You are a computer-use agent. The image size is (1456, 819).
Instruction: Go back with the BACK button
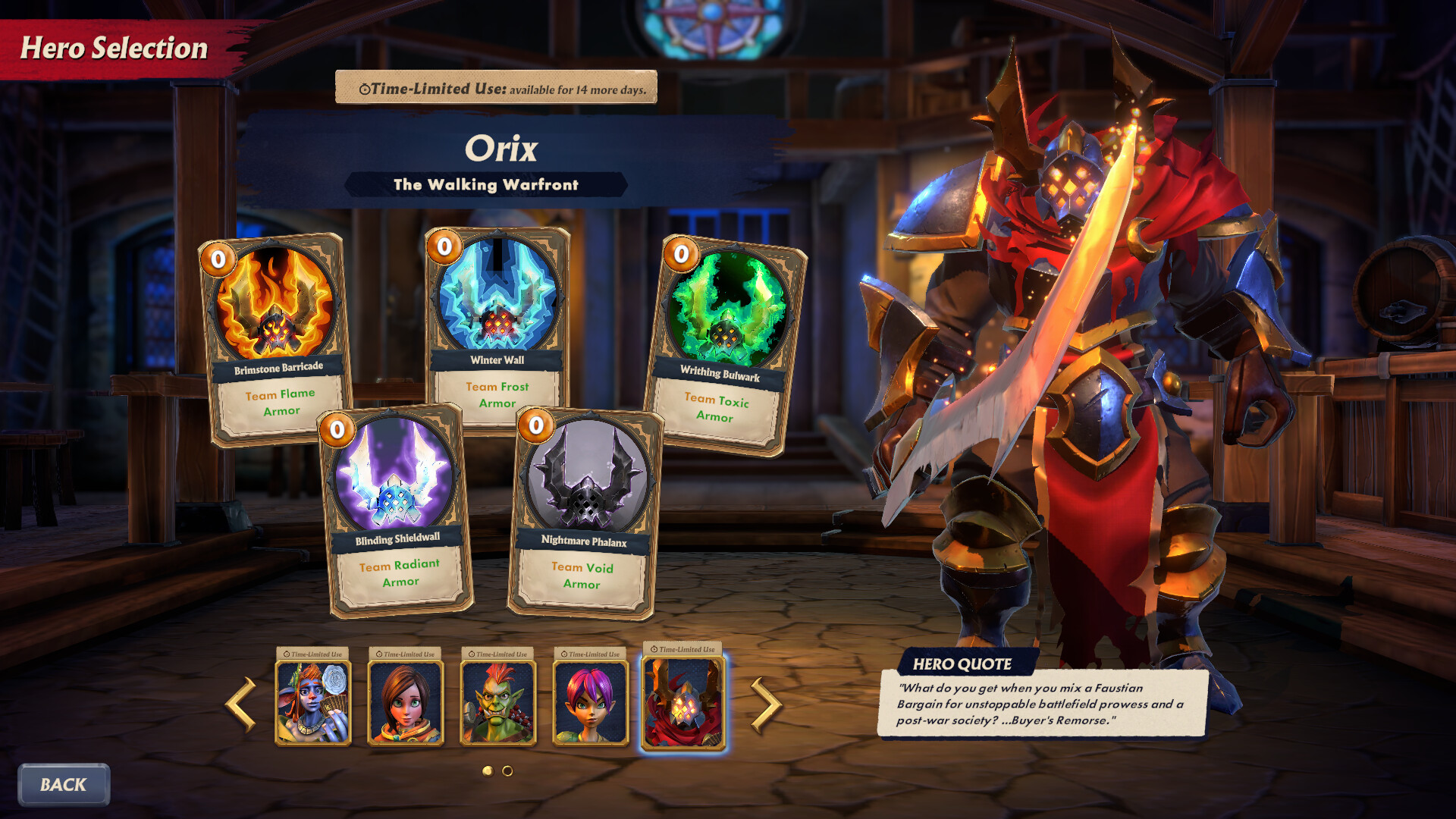click(64, 785)
